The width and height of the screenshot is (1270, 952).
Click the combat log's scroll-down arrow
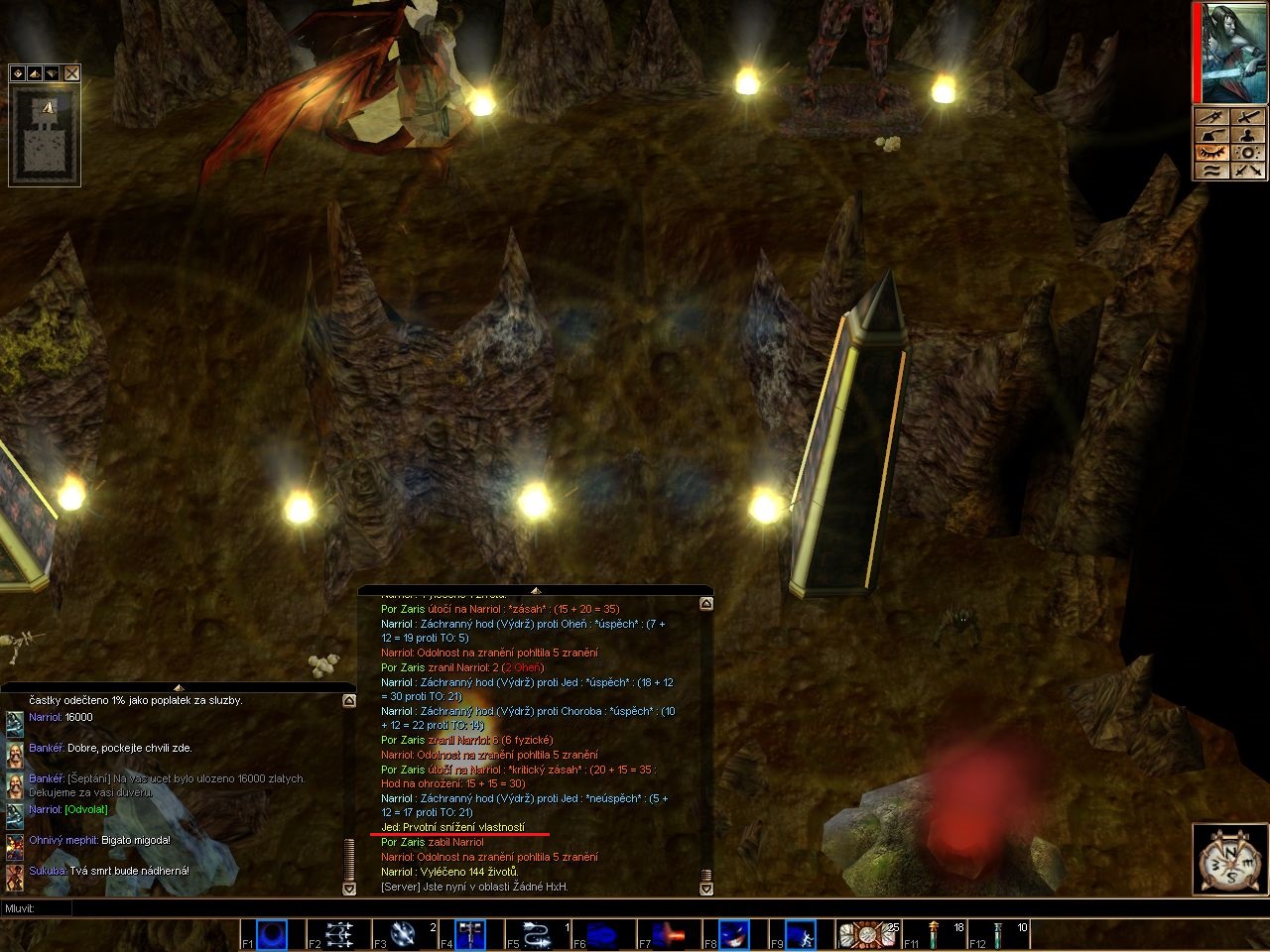pyautogui.click(x=706, y=889)
